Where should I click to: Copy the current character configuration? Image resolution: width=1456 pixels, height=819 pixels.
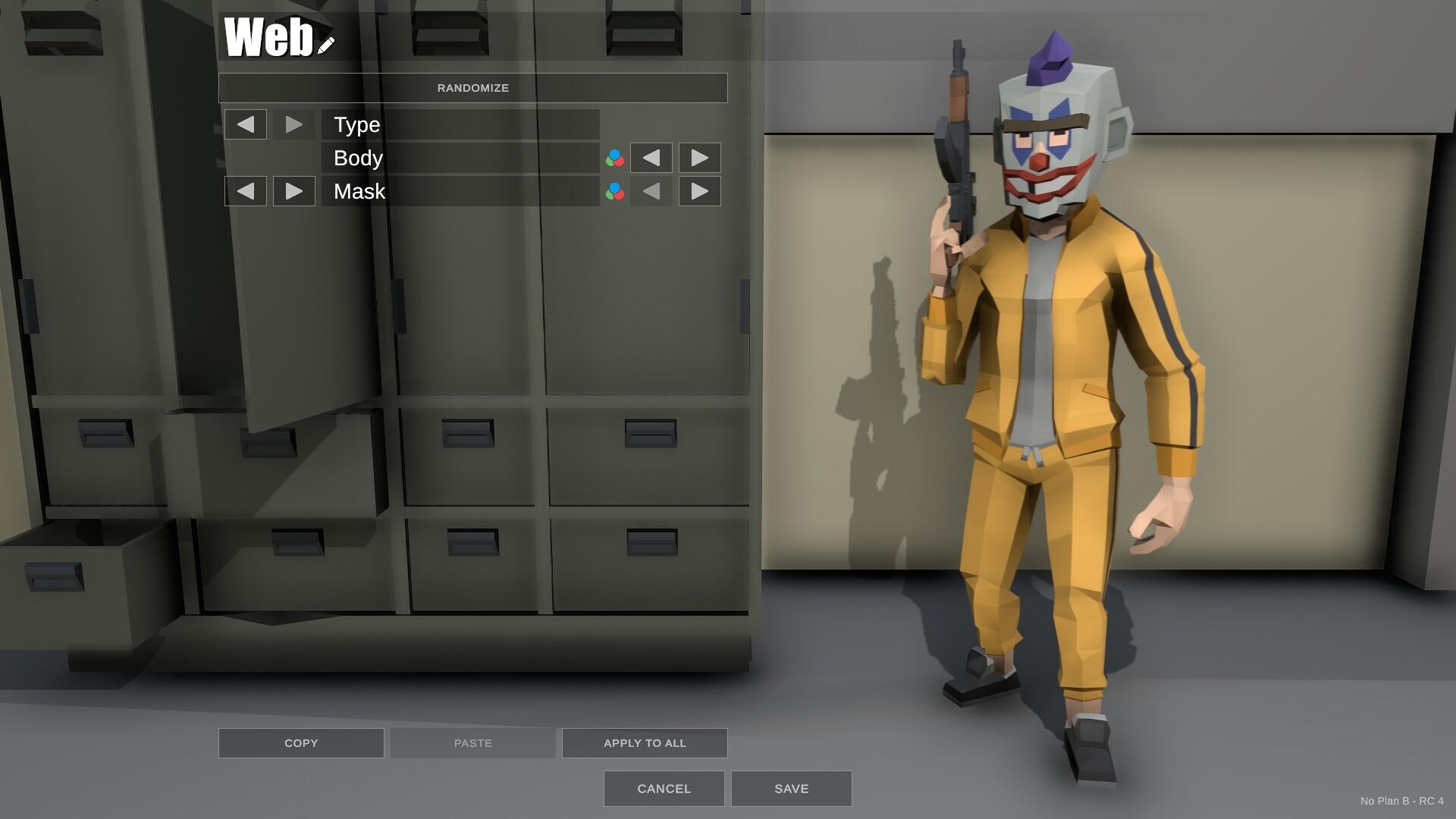(300, 742)
